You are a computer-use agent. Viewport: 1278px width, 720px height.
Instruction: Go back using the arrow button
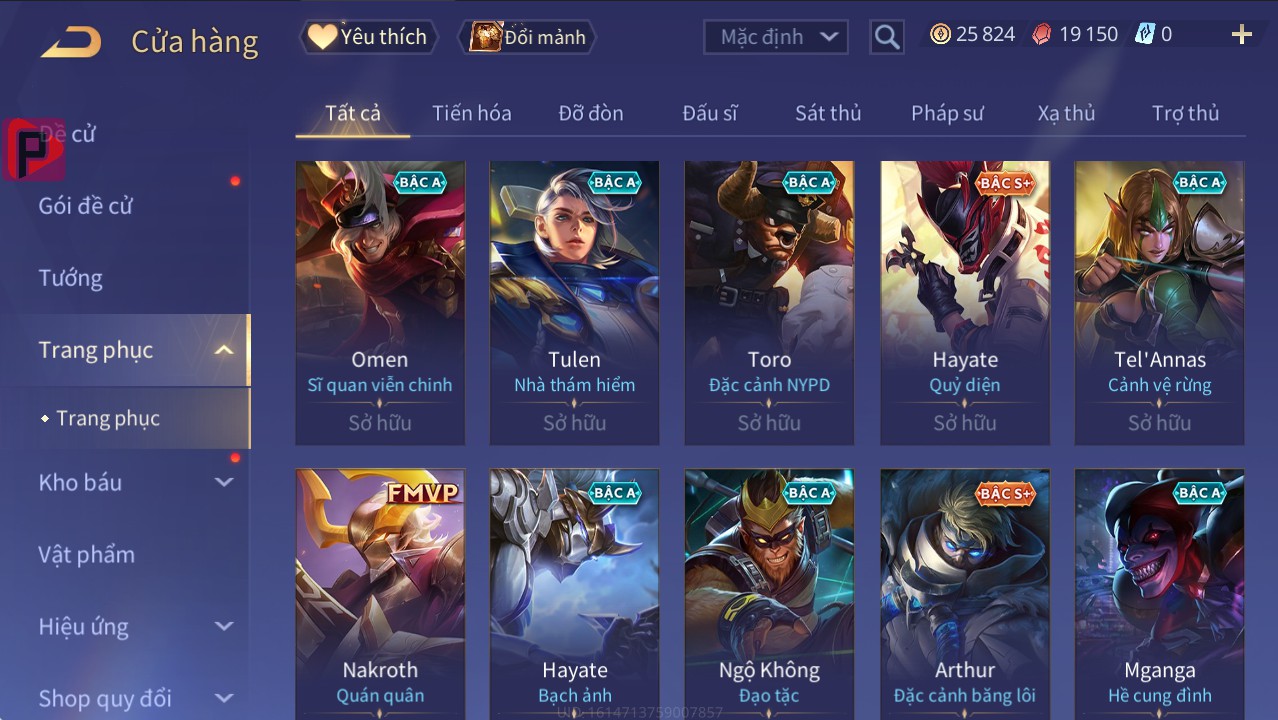71,42
